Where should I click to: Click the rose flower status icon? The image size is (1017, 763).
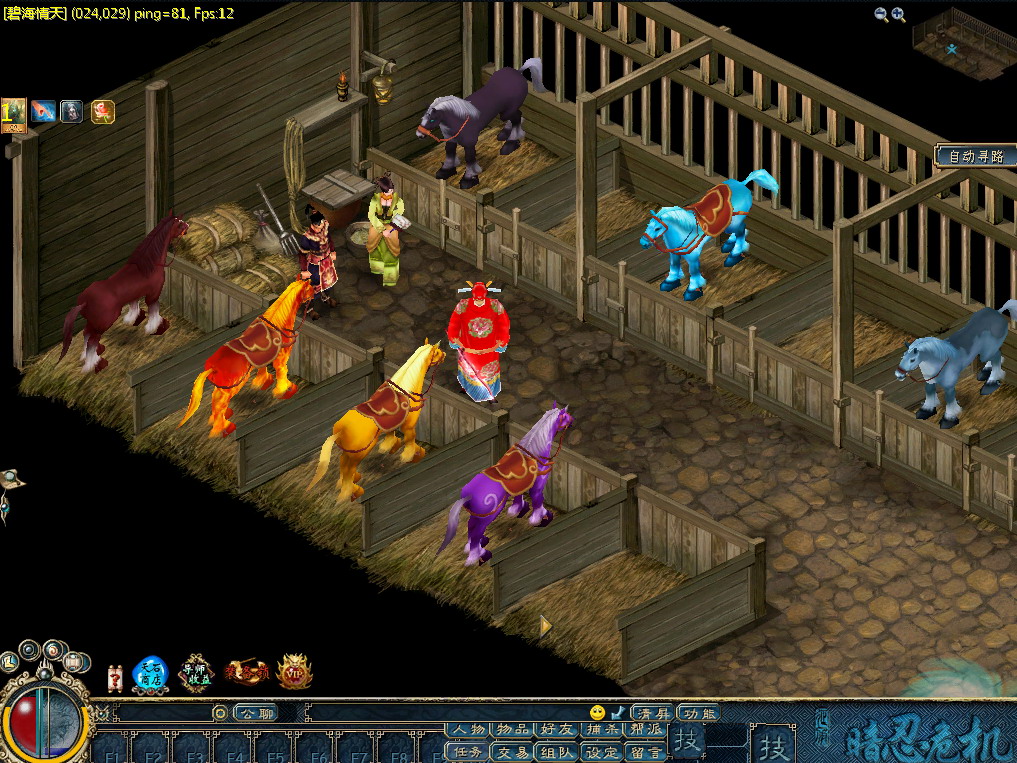(102, 111)
